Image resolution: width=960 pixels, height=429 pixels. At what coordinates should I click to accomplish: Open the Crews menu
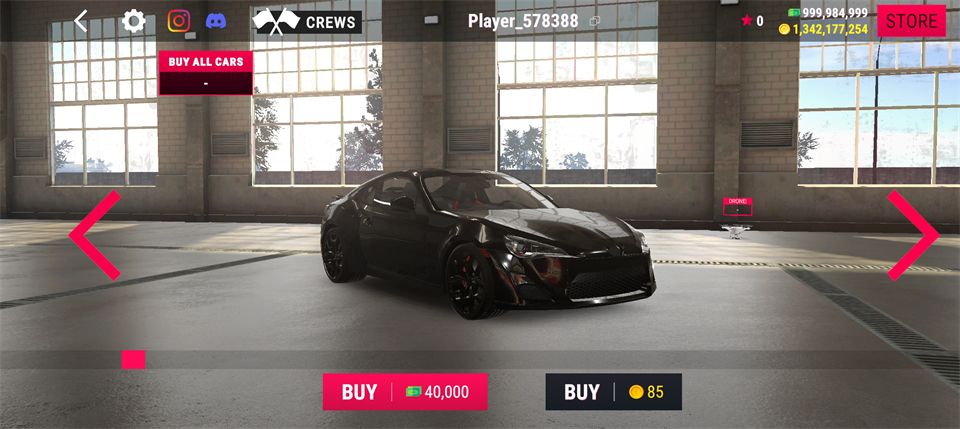pos(307,21)
